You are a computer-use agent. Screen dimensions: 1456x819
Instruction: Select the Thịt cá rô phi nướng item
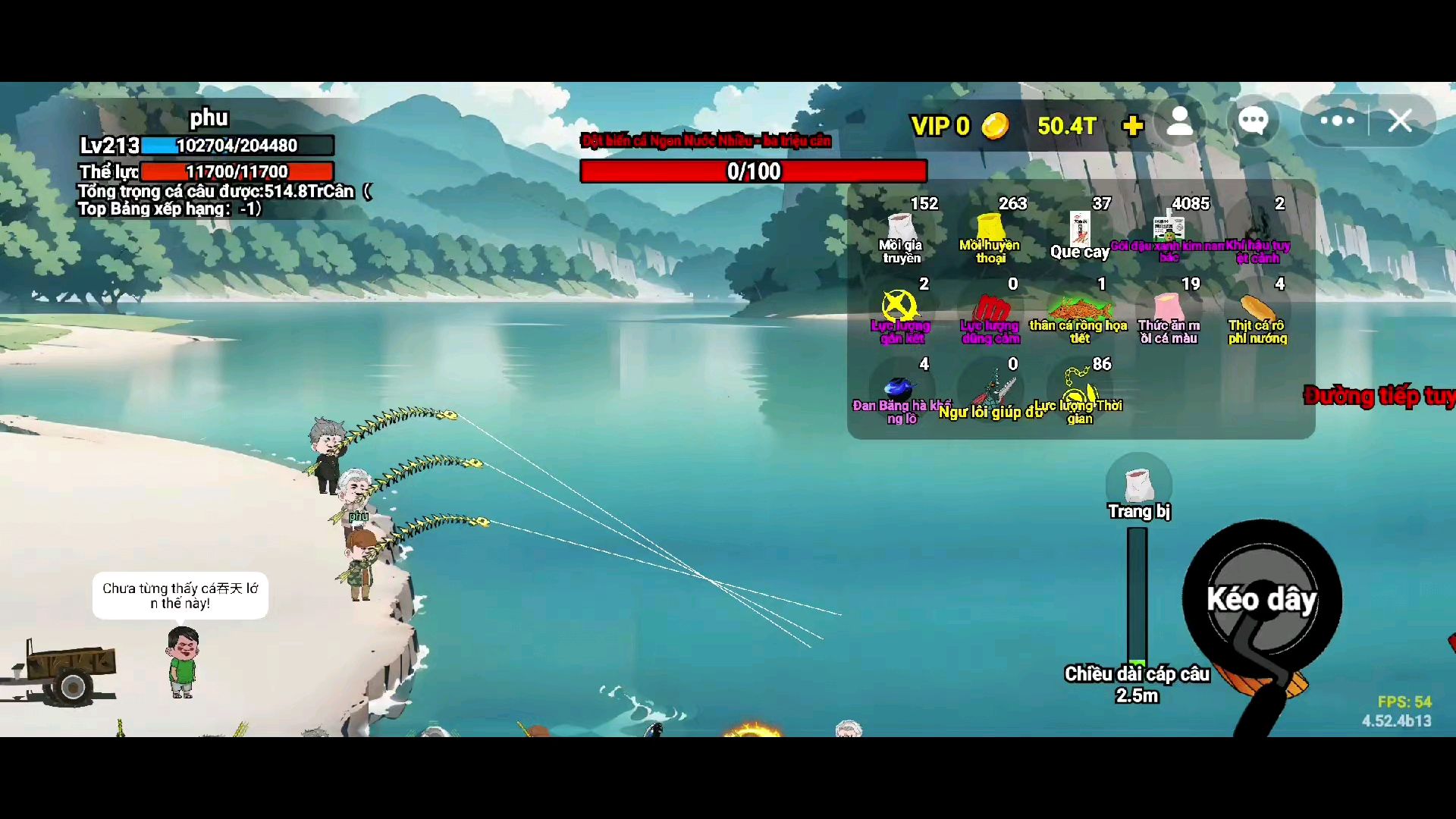click(1257, 311)
